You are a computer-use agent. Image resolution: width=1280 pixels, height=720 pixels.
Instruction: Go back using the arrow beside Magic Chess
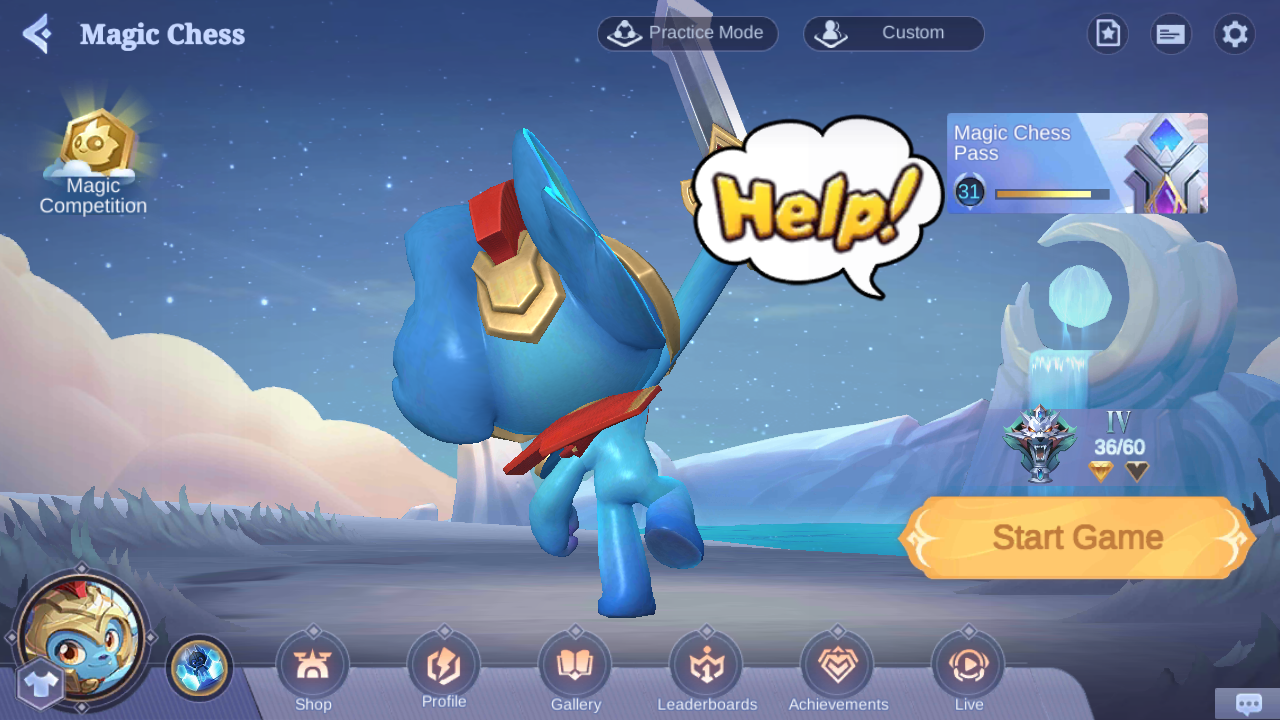(x=37, y=34)
